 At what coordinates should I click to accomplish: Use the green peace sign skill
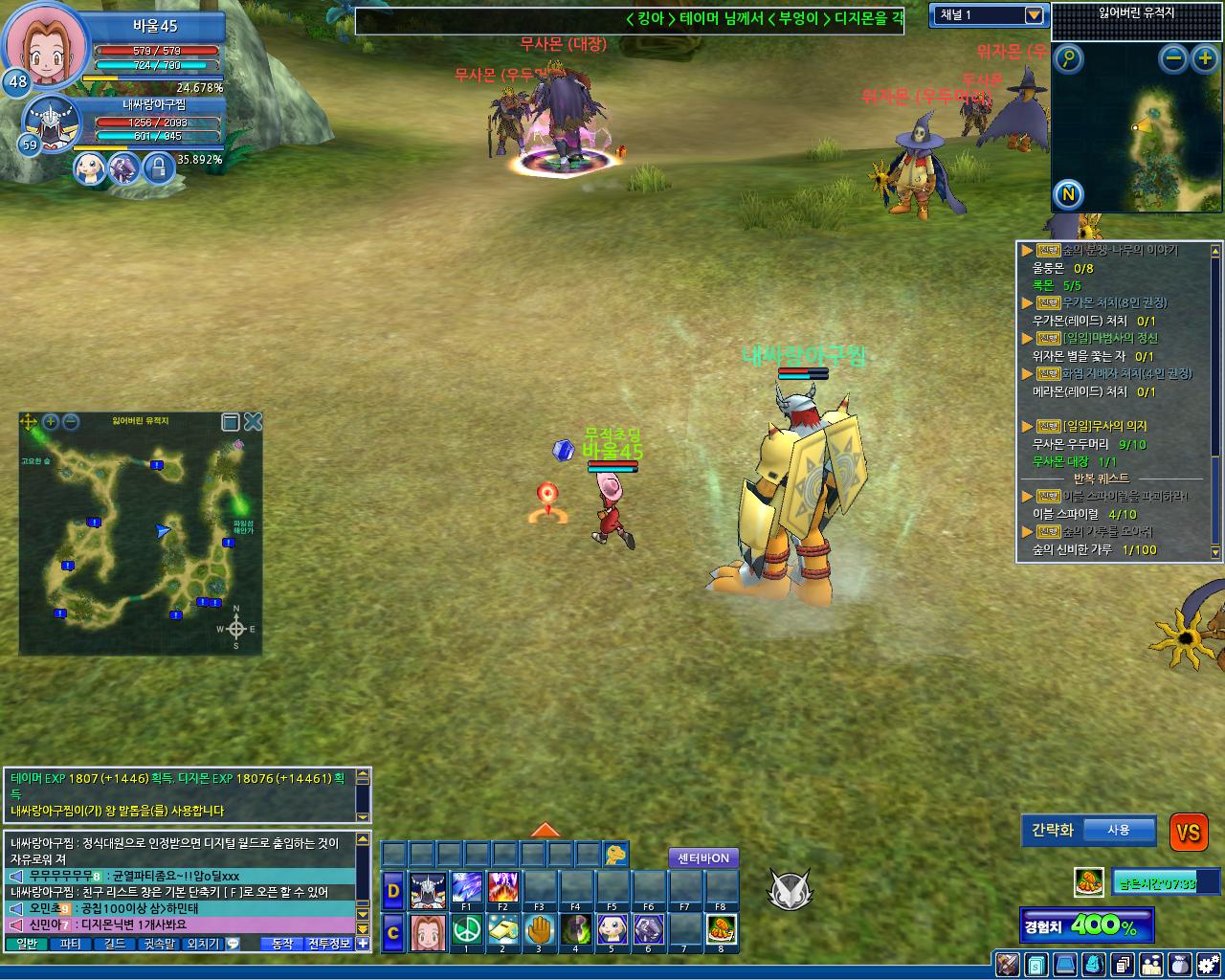pos(466,929)
